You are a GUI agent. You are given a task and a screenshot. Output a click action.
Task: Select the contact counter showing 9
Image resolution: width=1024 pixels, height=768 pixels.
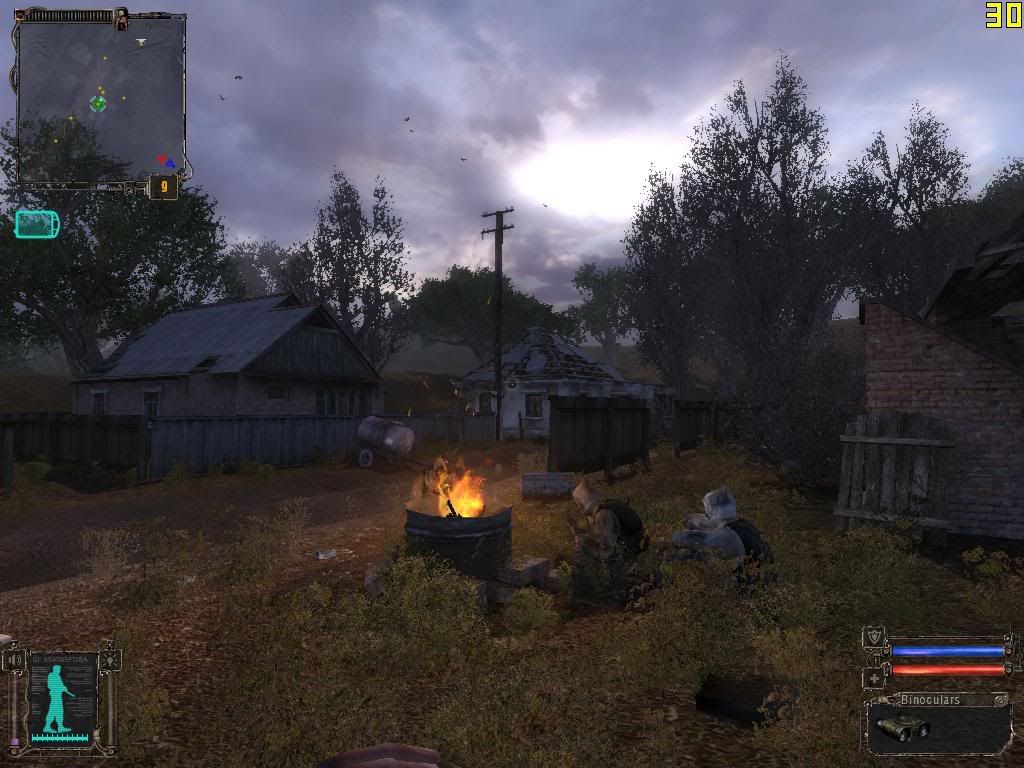tap(163, 186)
